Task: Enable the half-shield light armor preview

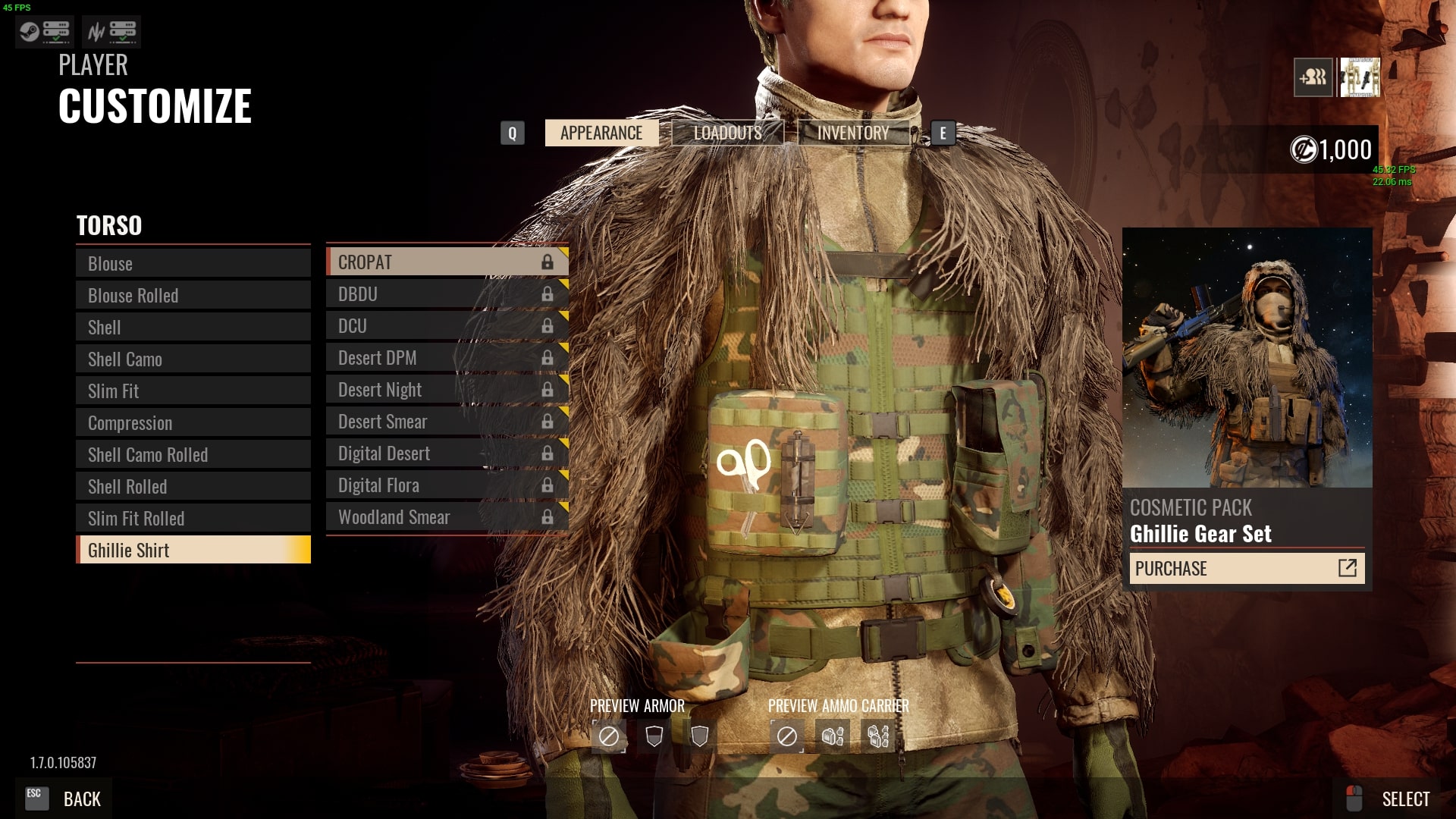Action: click(653, 735)
